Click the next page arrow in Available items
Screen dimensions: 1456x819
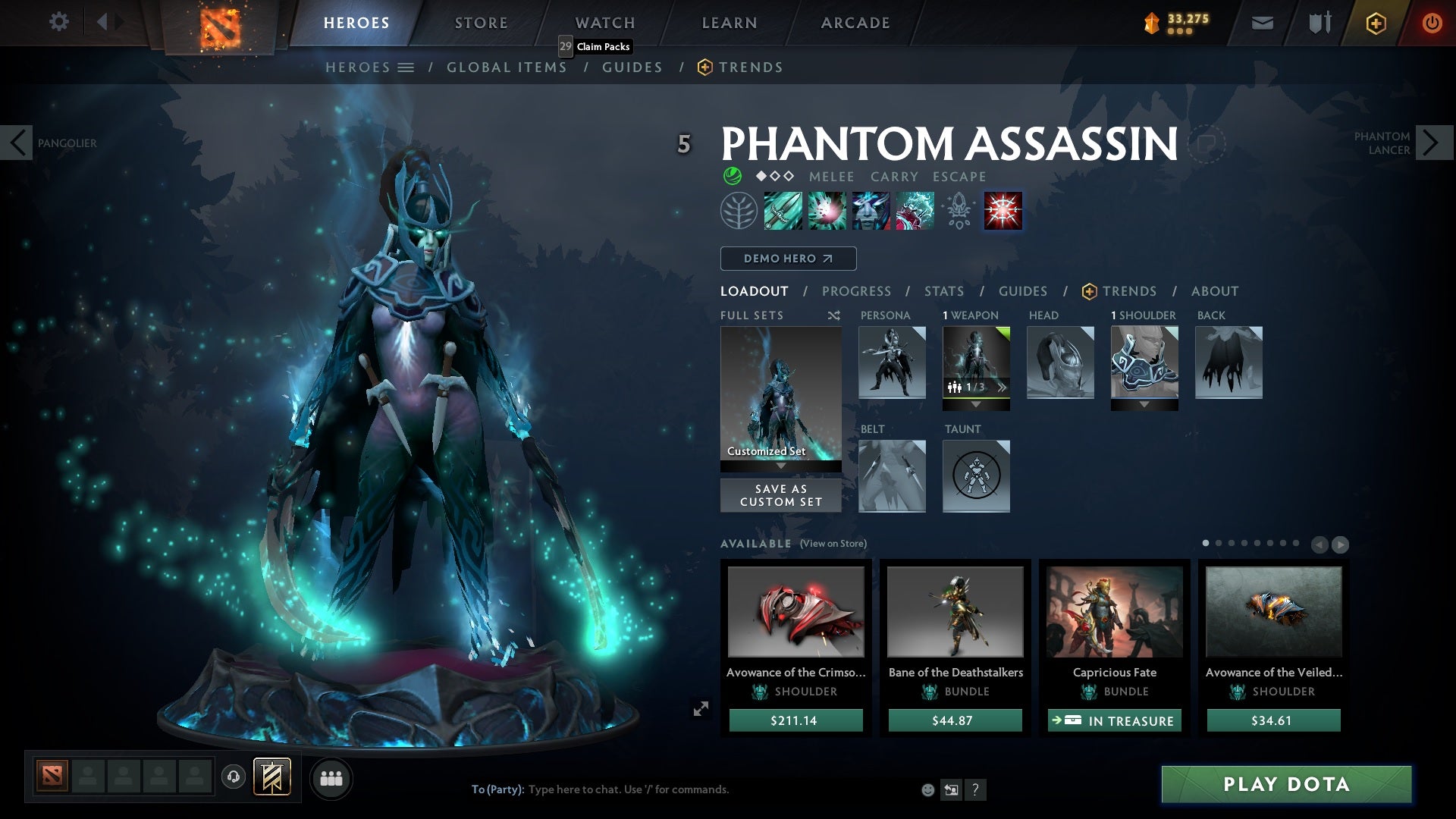(x=1341, y=544)
